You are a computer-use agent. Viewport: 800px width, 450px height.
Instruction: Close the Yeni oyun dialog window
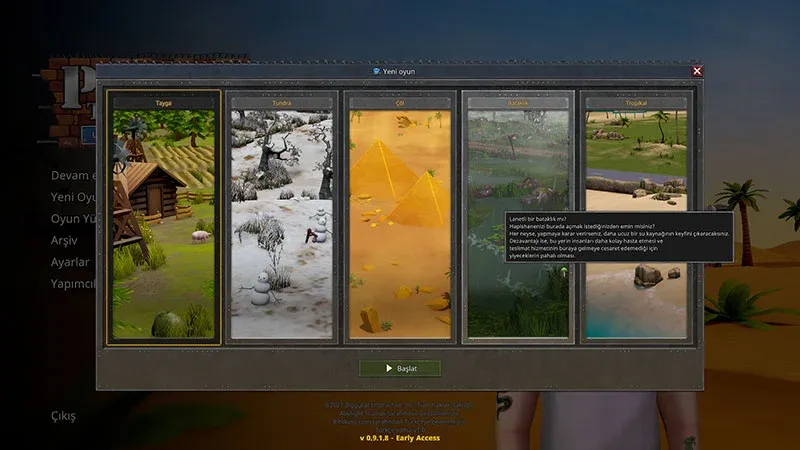click(x=697, y=71)
